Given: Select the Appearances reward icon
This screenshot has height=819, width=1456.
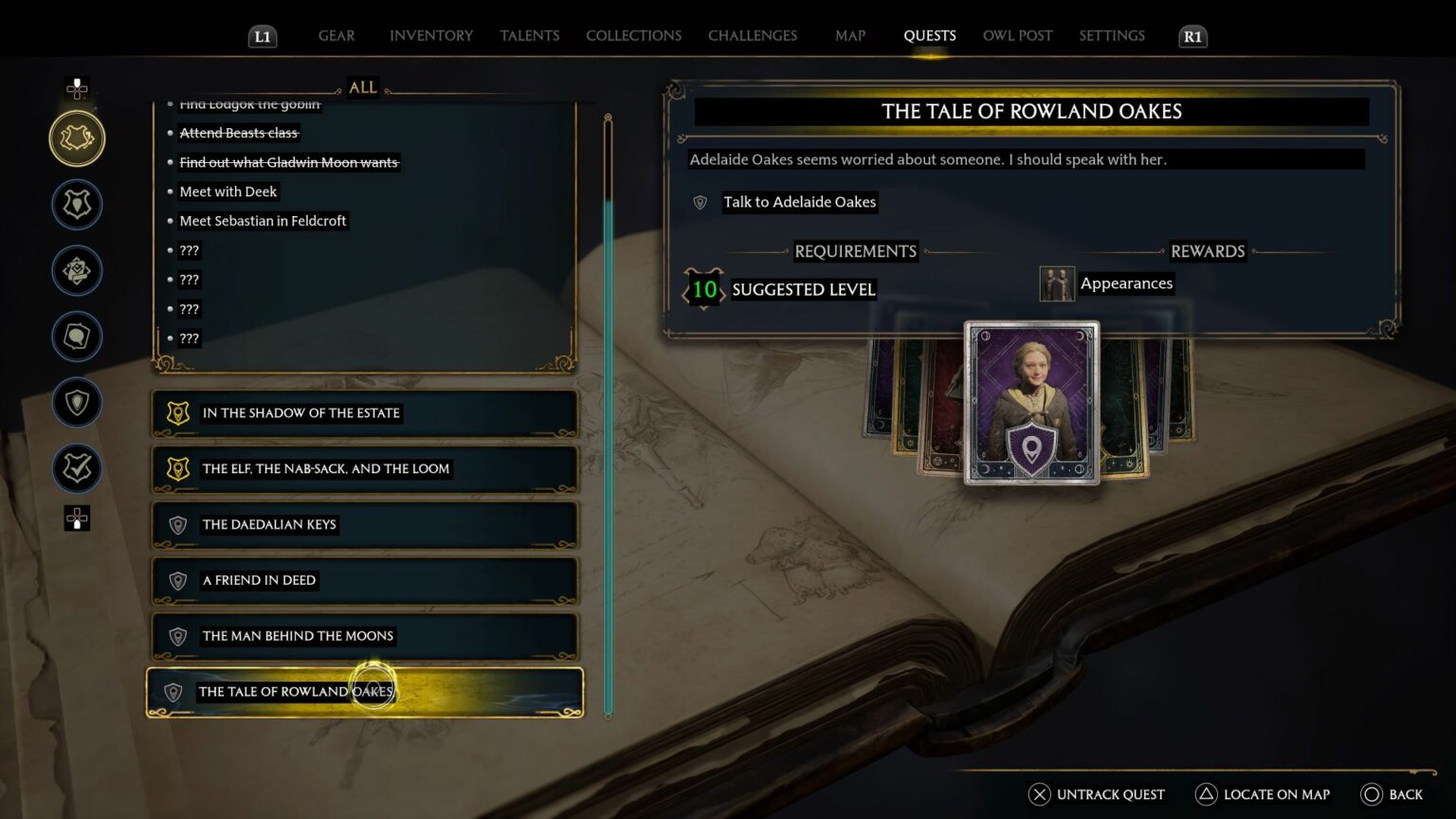Looking at the screenshot, I should [x=1057, y=283].
